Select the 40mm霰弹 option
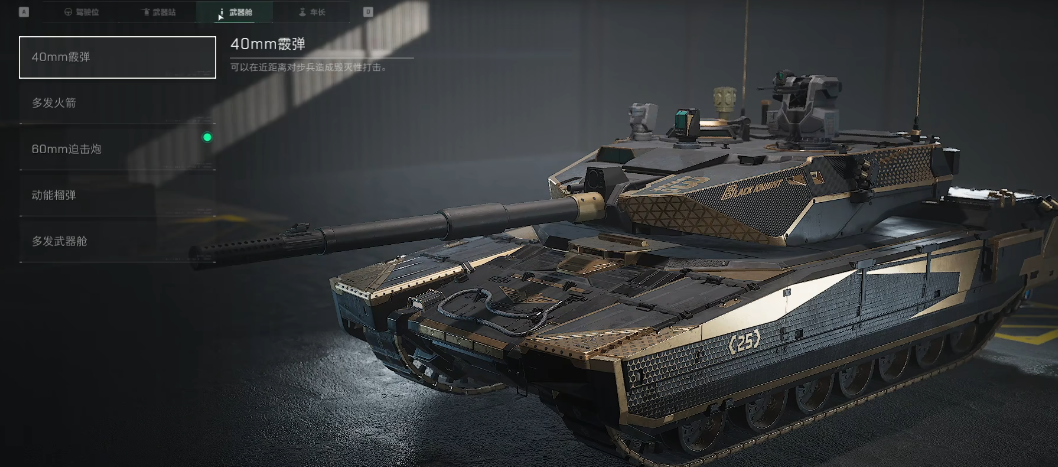Image resolution: width=1058 pixels, height=467 pixels. 117,57
